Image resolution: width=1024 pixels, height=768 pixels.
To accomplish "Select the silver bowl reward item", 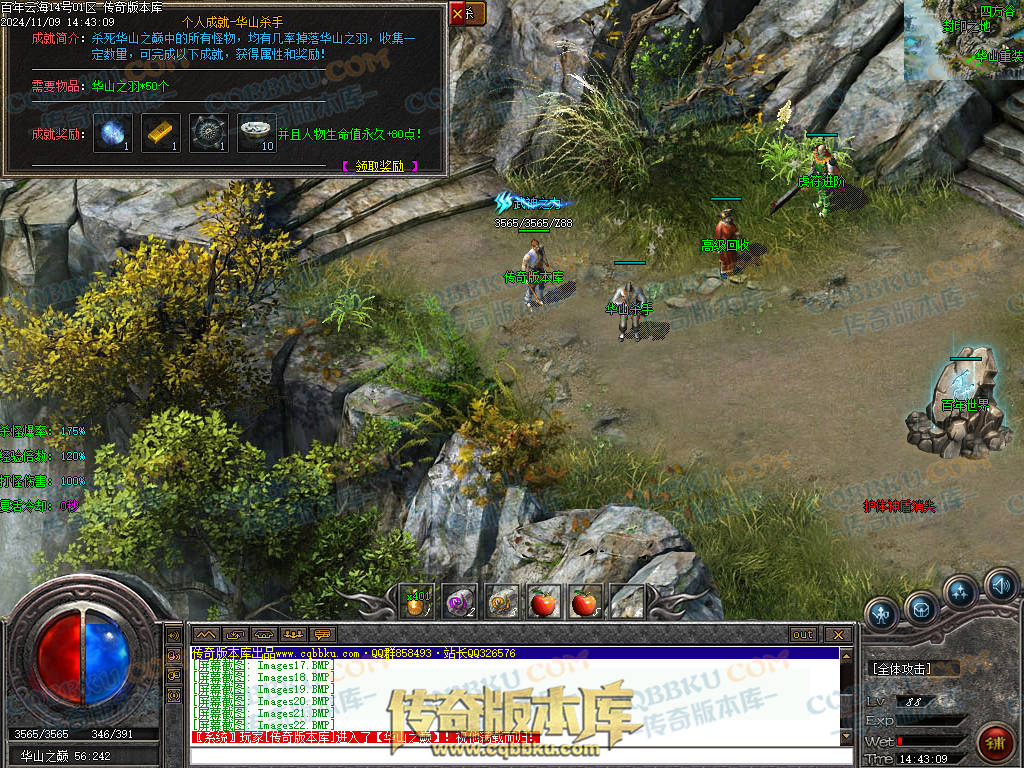I will click(257, 133).
